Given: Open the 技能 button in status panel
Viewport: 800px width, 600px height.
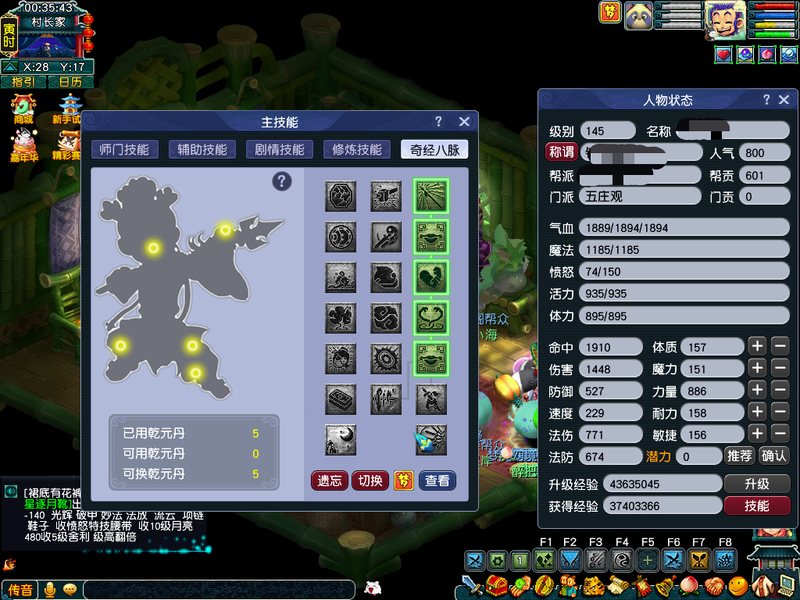Looking at the screenshot, I should point(757,506).
